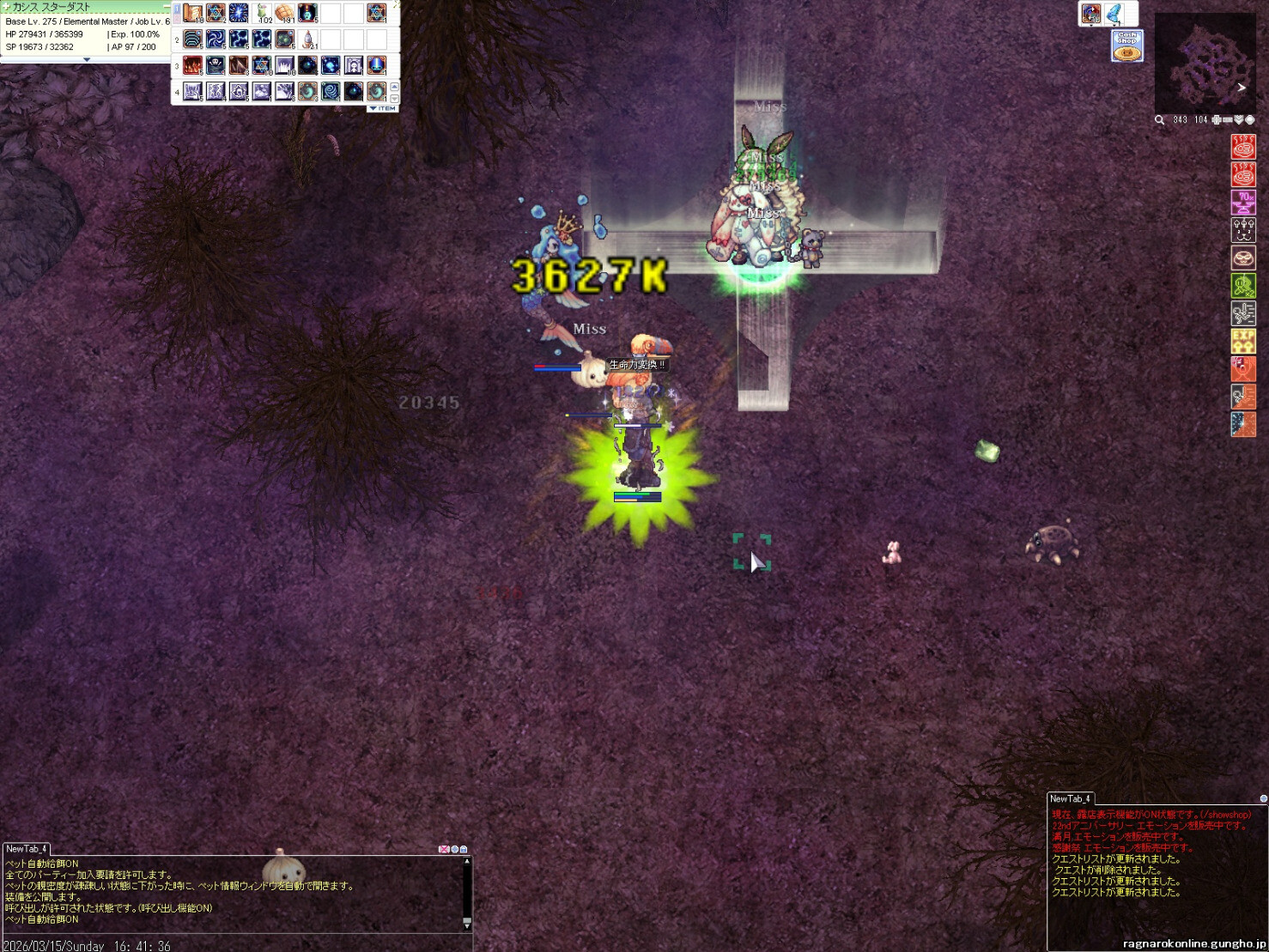
Task: Select the melon bread food slot
Action: pos(285,14)
